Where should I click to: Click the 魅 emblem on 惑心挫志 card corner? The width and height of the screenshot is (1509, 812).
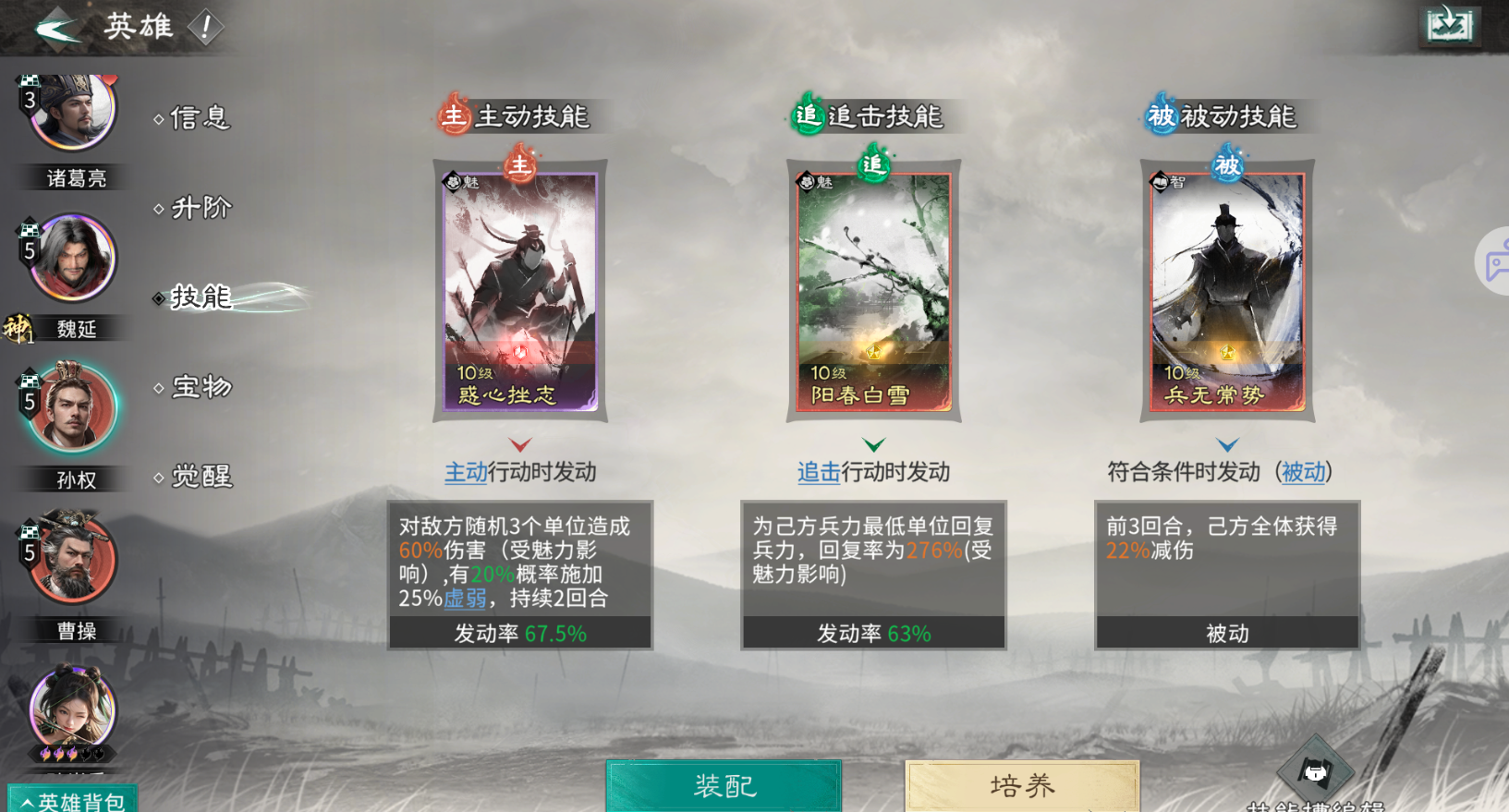(452, 181)
